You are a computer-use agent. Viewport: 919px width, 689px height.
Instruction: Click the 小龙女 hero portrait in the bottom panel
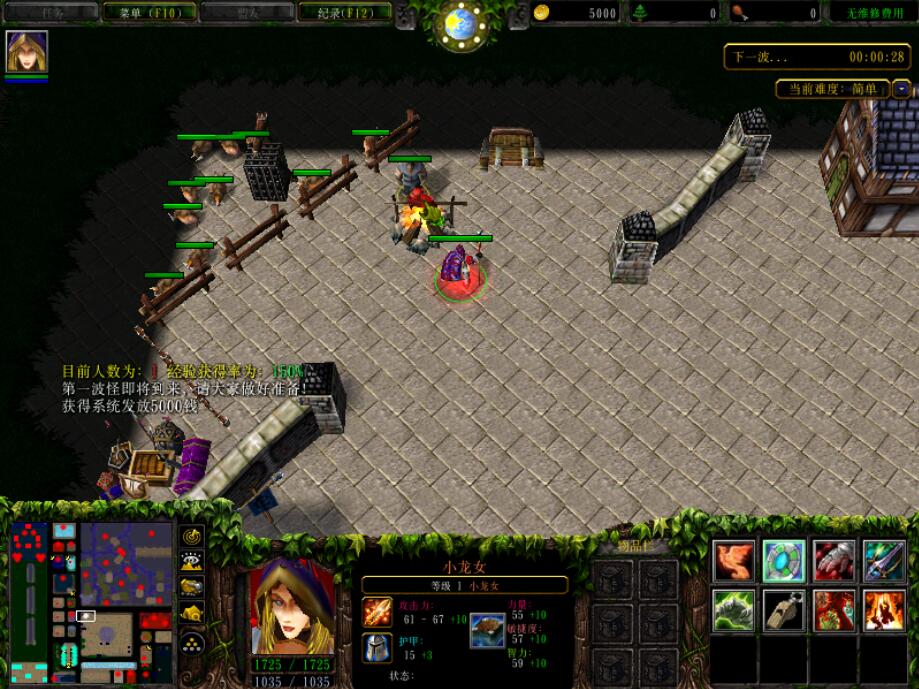coord(292,606)
